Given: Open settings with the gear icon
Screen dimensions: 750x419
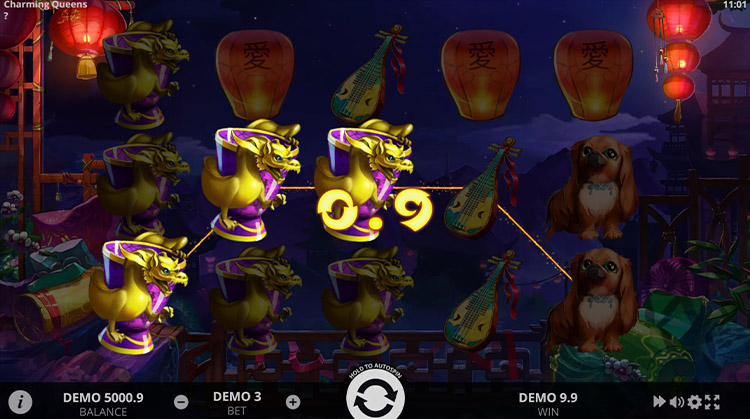Looking at the screenshot, I should pyautogui.click(x=695, y=402).
